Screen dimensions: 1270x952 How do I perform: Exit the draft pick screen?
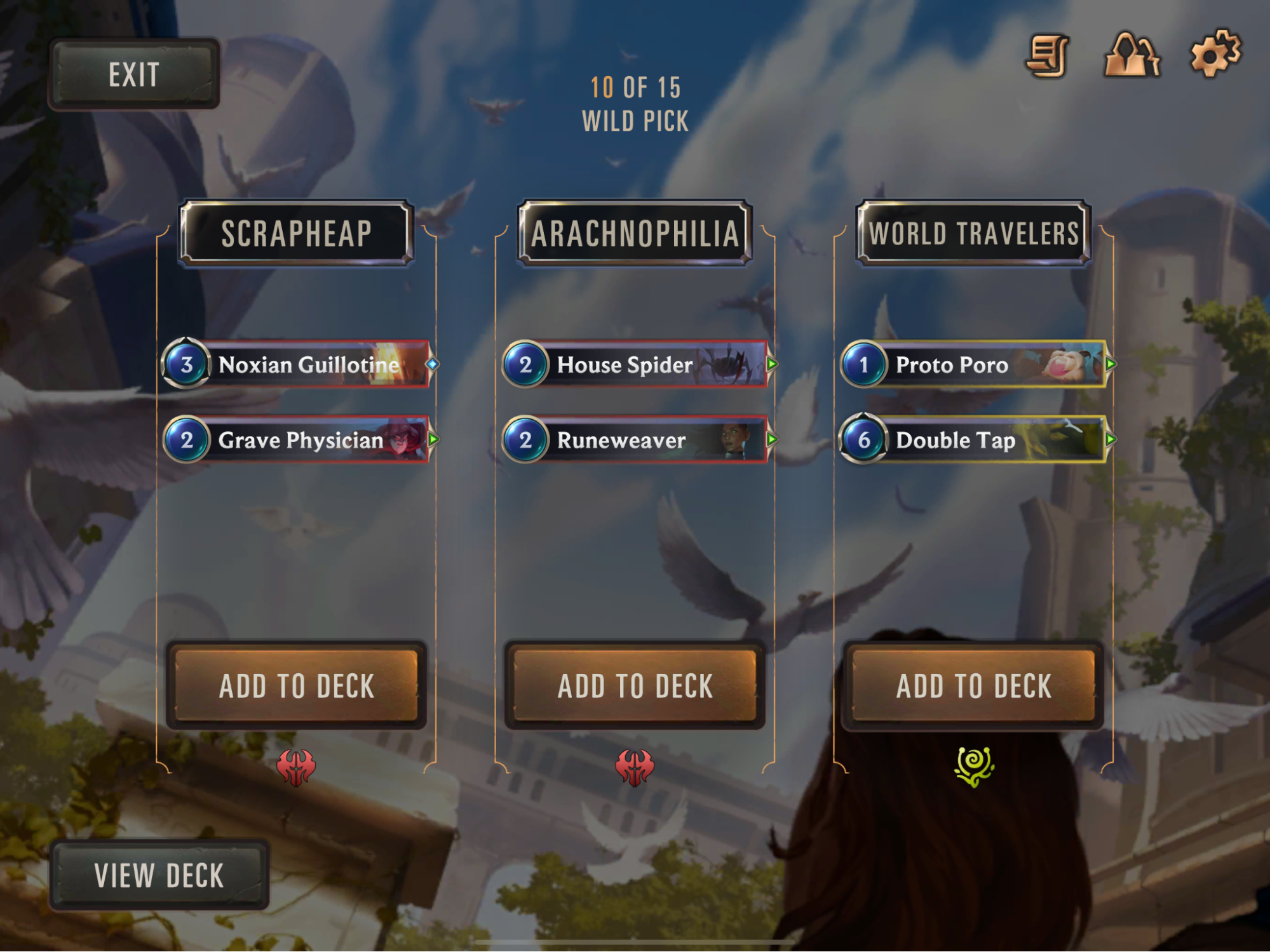(133, 74)
